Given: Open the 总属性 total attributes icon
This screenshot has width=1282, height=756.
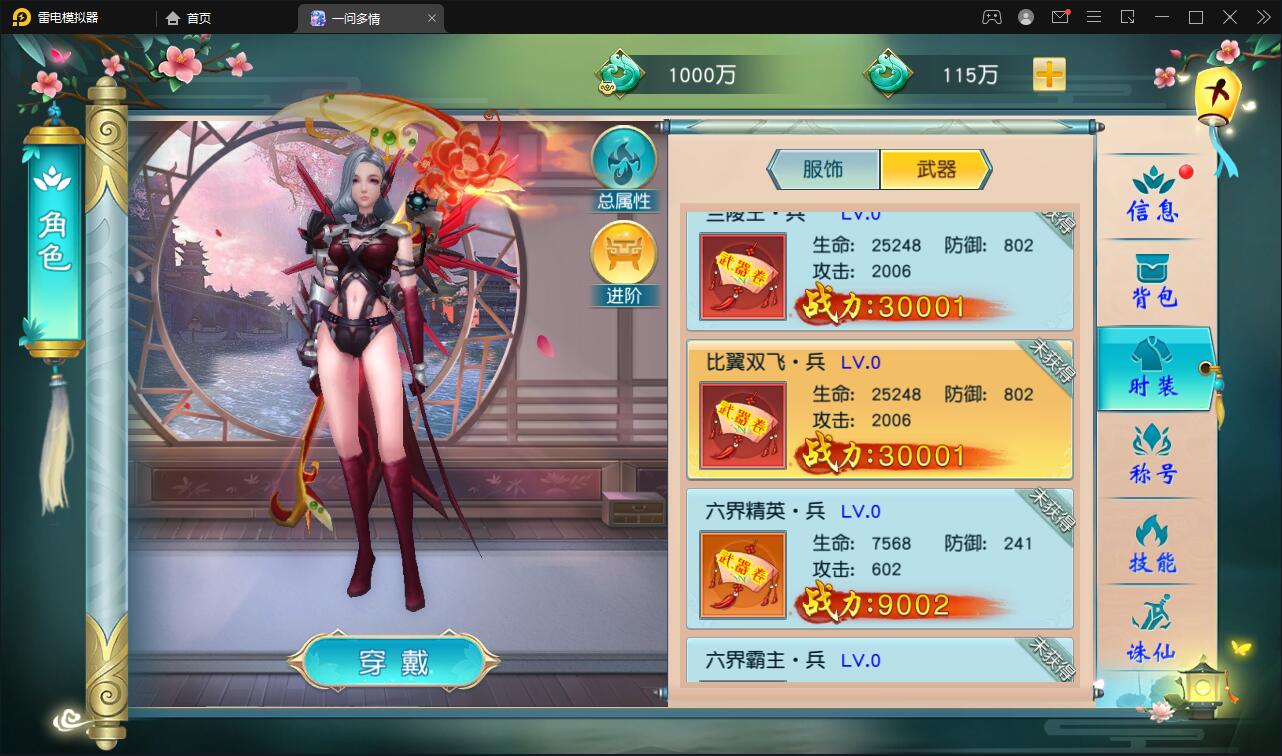Looking at the screenshot, I should coord(624,165).
